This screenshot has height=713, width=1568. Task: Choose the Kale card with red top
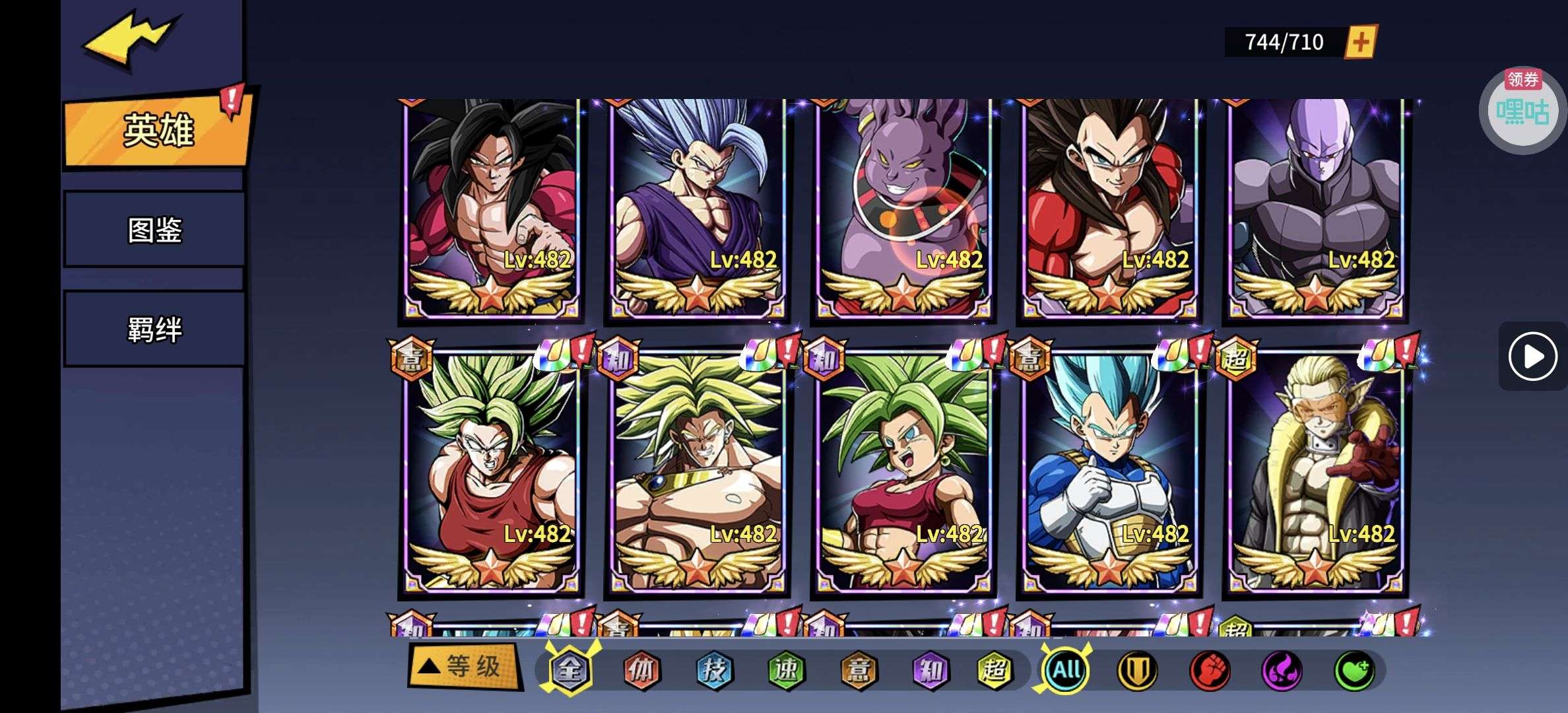491,472
